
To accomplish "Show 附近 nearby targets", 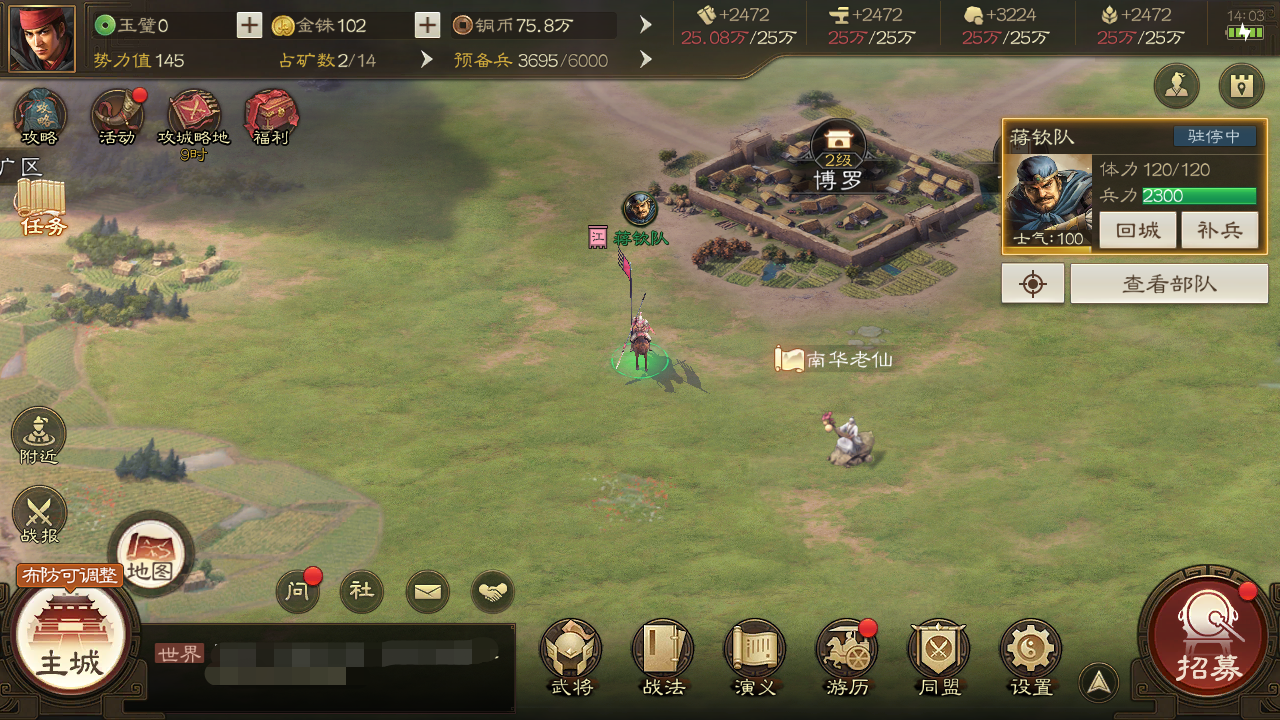I will 39,436.
